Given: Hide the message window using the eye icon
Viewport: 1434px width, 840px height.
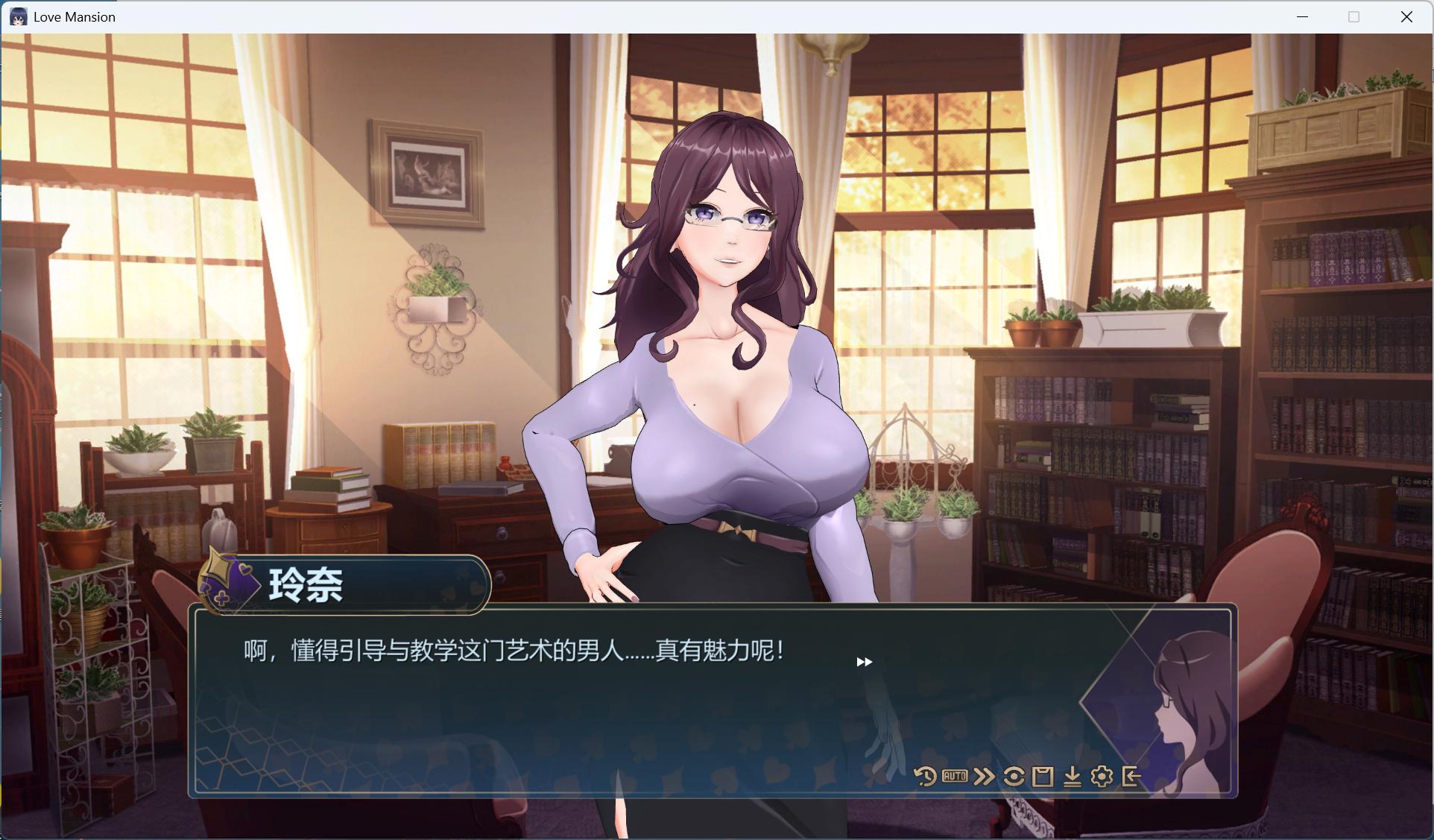Looking at the screenshot, I should click(x=1014, y=776).
